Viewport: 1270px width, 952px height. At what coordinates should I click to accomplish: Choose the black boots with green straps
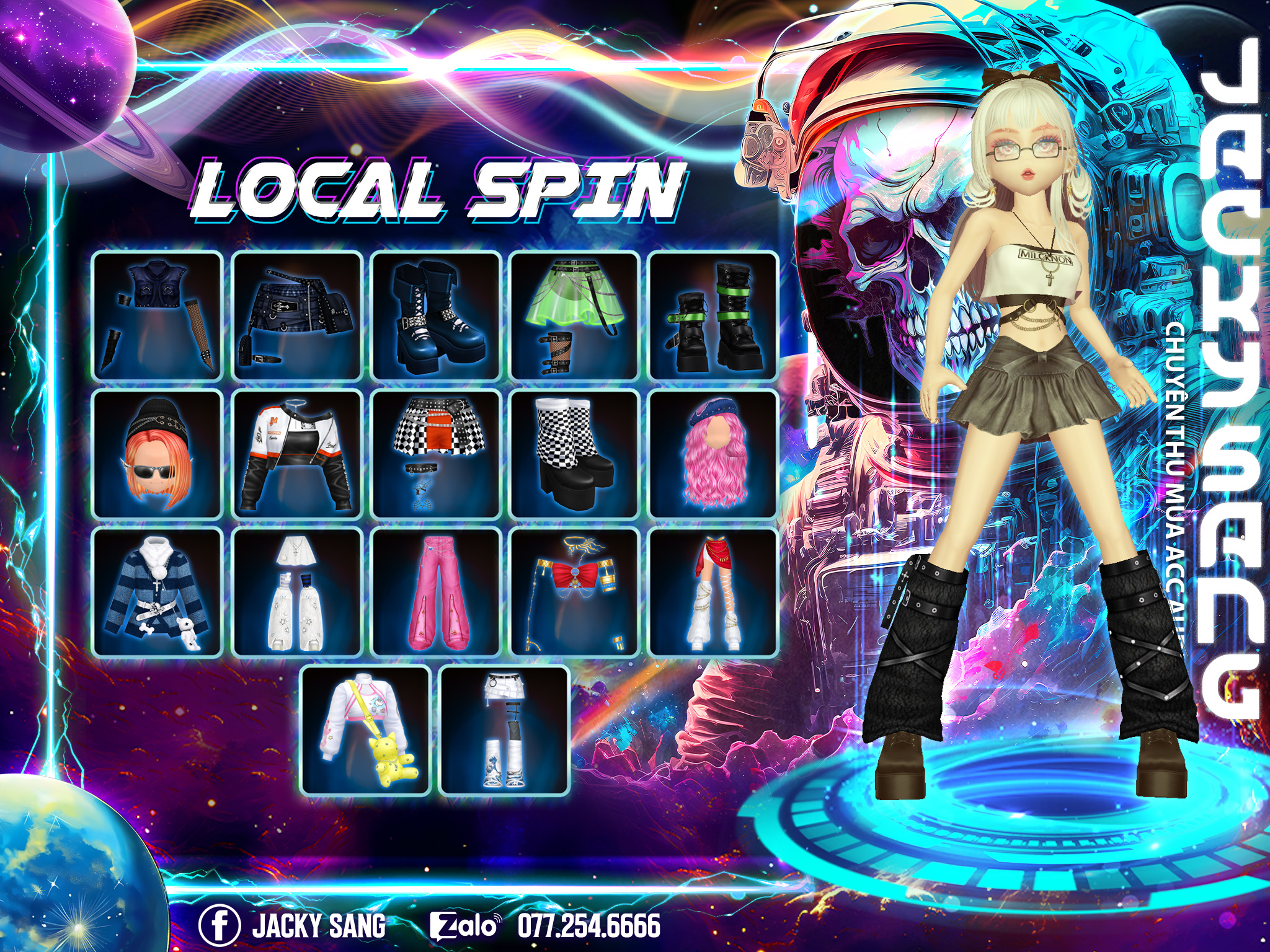[713, 315]
